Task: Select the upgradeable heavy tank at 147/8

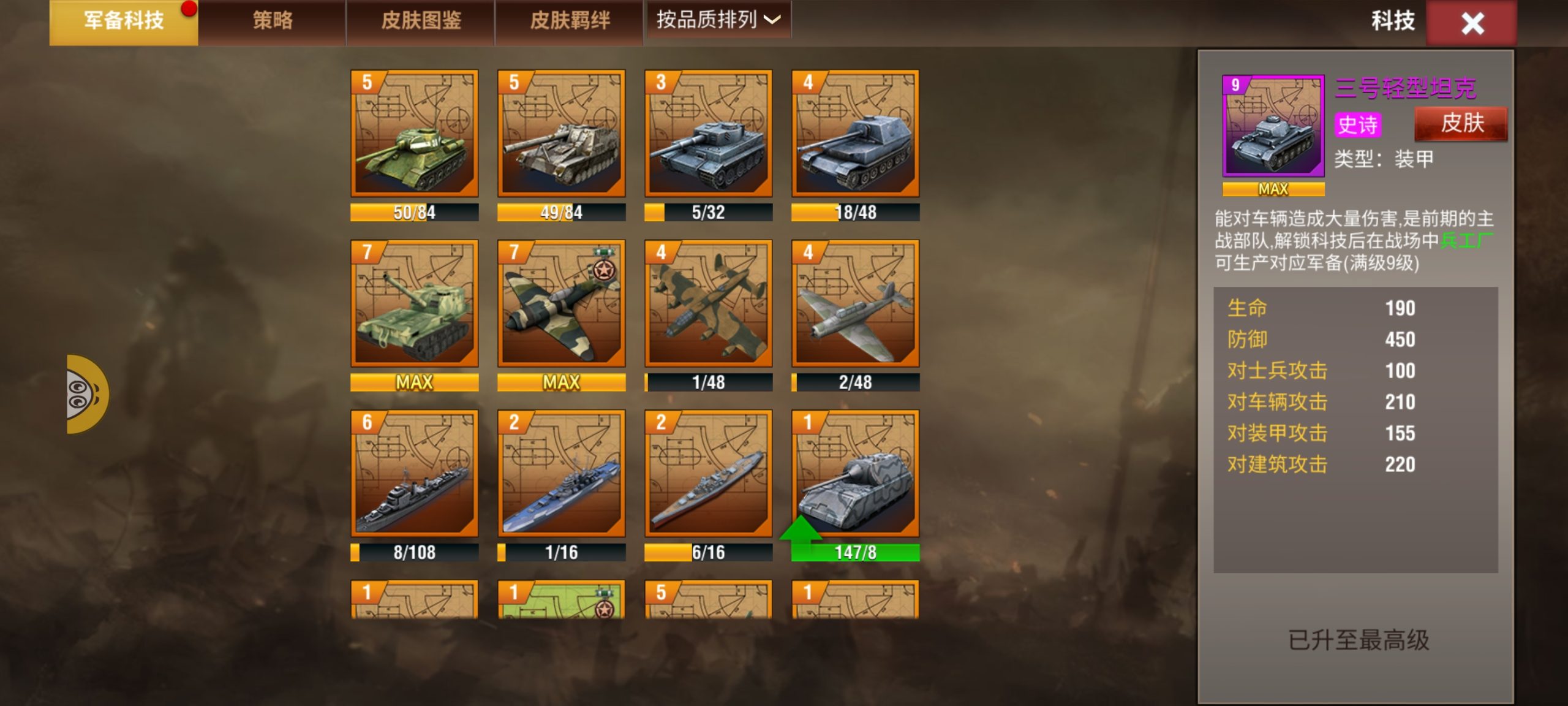Action: click(856, 474)
